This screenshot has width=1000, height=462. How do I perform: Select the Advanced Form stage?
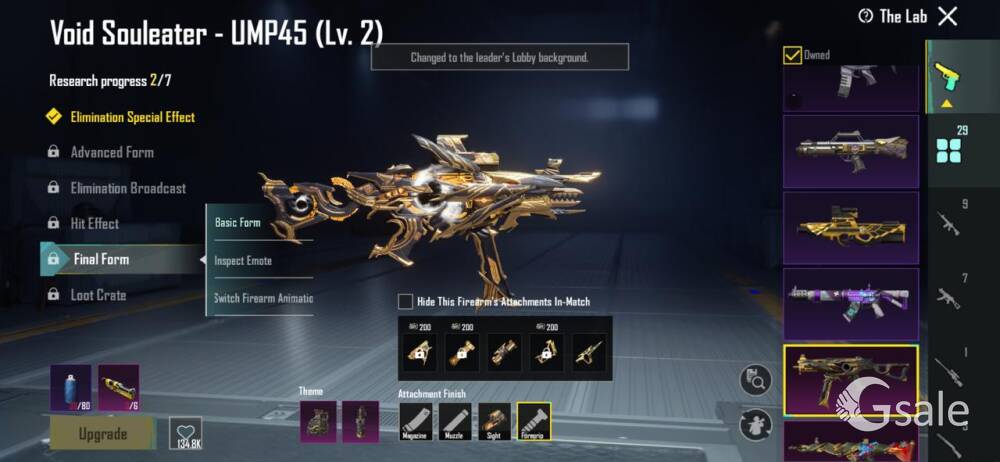pyautogui.click(x=111, y=152)
